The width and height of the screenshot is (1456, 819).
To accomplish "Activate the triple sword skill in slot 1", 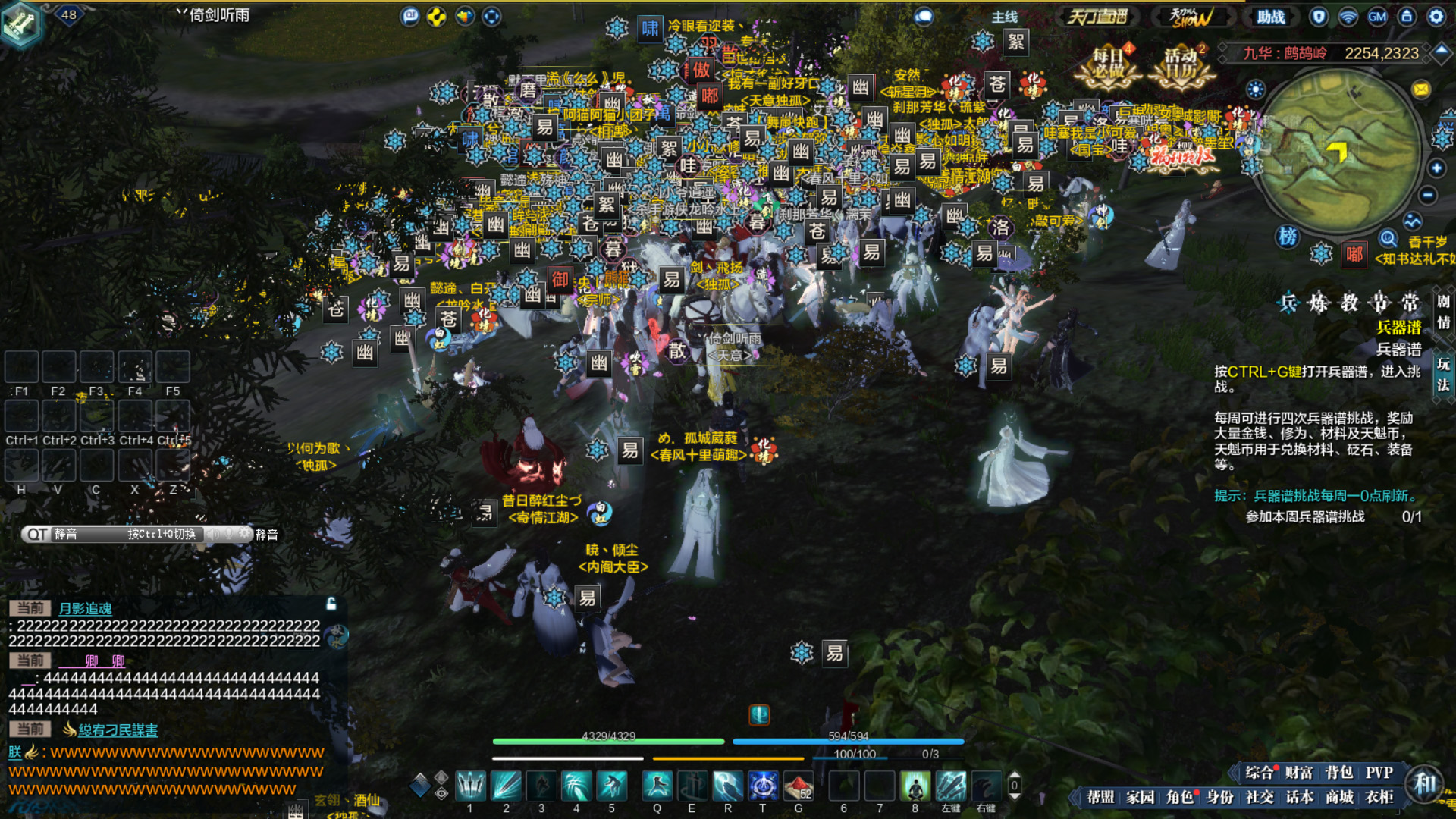I will (470, 786).
